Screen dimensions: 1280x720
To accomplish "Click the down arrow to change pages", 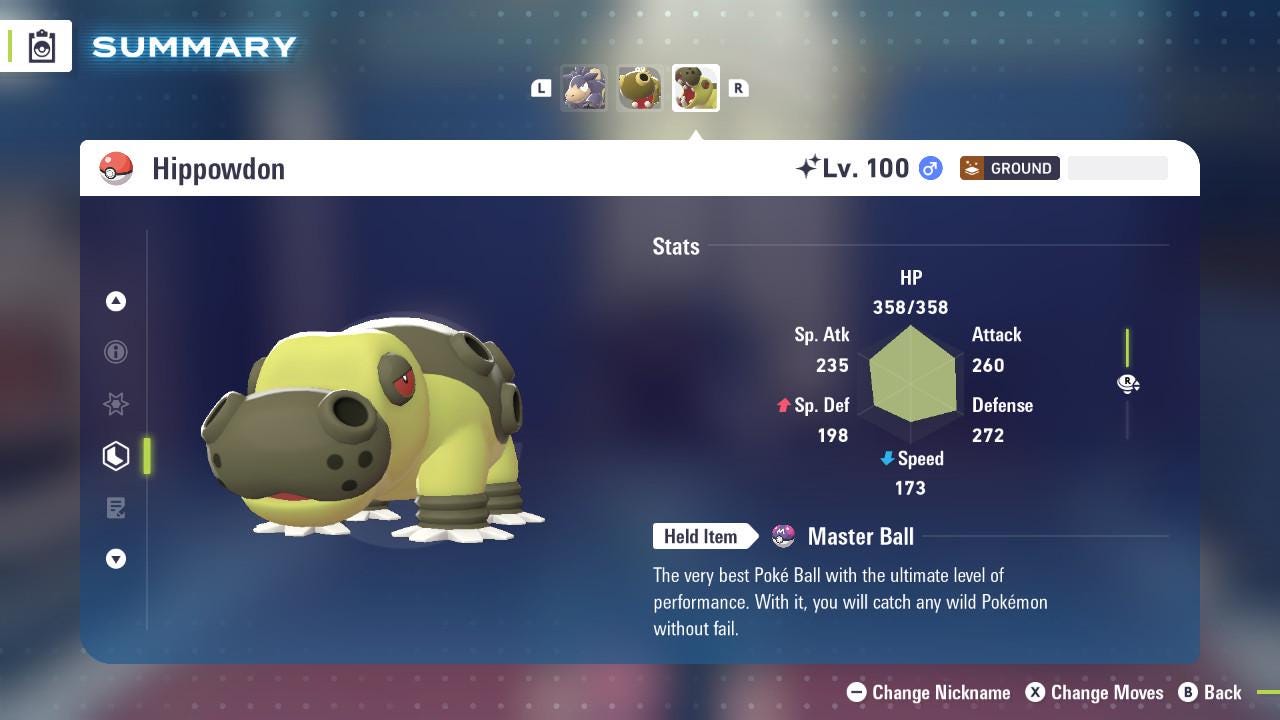I will point(116,559).
